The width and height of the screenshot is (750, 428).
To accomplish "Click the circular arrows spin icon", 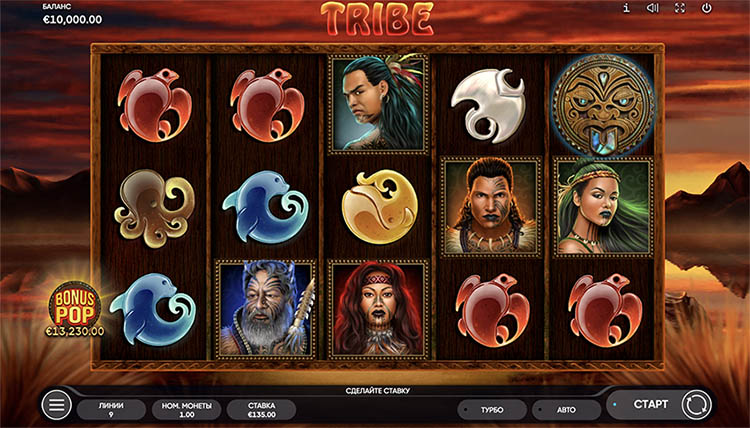I will point(694,405).
